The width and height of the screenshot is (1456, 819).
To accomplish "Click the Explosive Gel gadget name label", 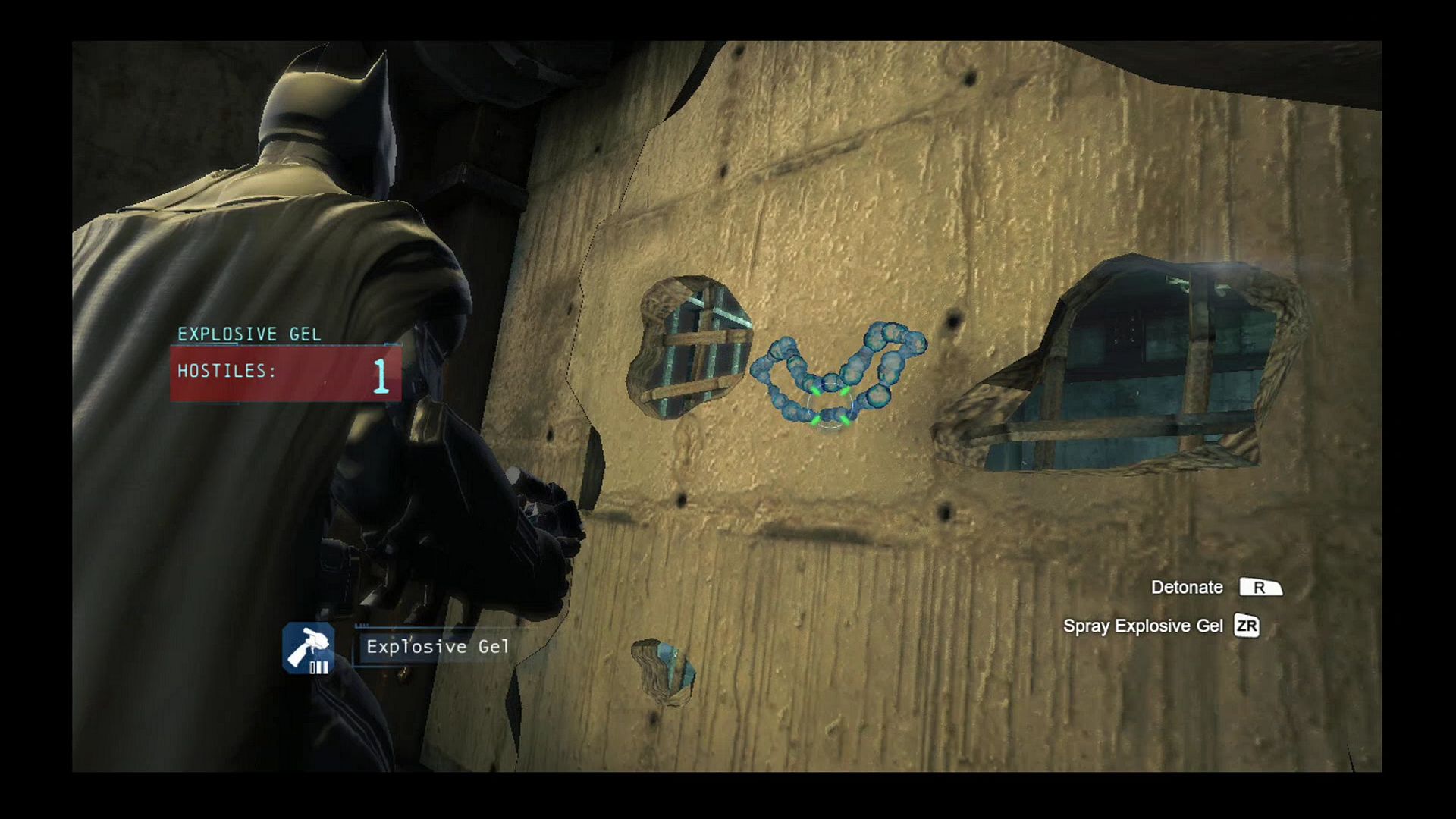I will (x=438, y=647).
